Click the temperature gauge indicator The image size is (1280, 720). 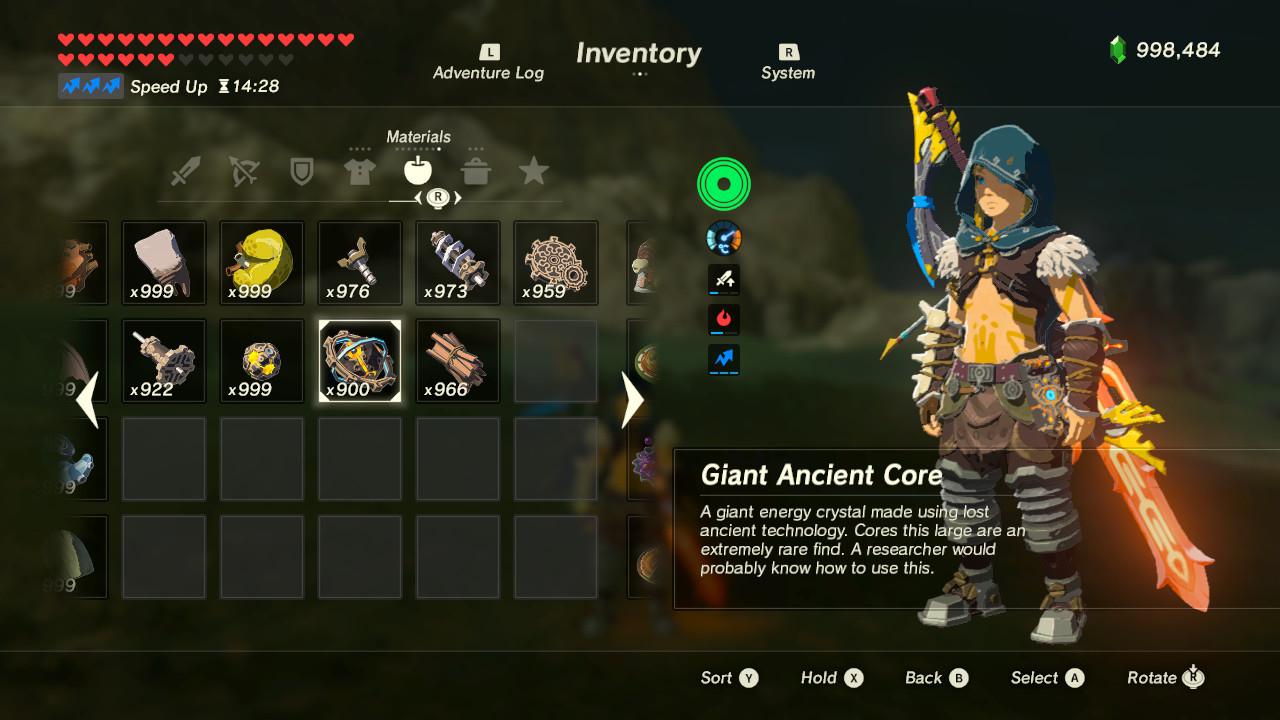pos(723,238)
